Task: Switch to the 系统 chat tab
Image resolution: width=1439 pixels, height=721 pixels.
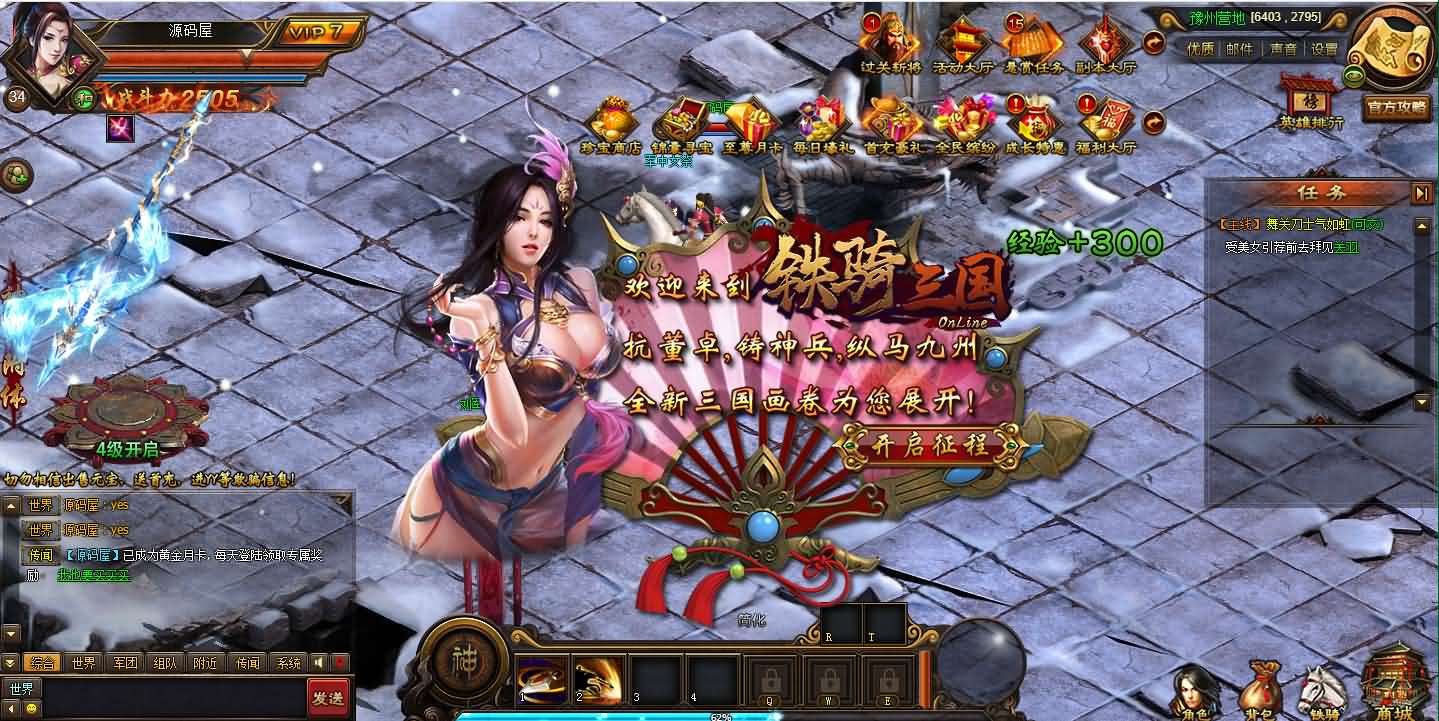Action: (289, 660)
